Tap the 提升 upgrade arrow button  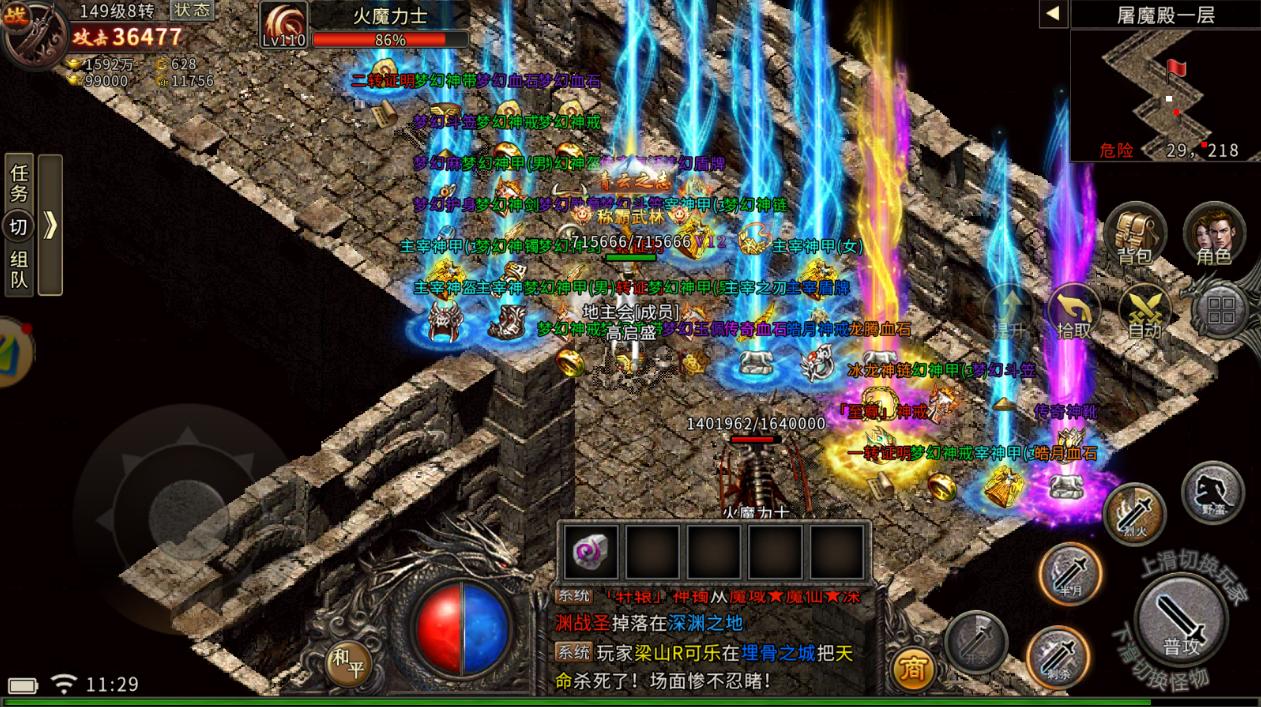point(1008,312)
